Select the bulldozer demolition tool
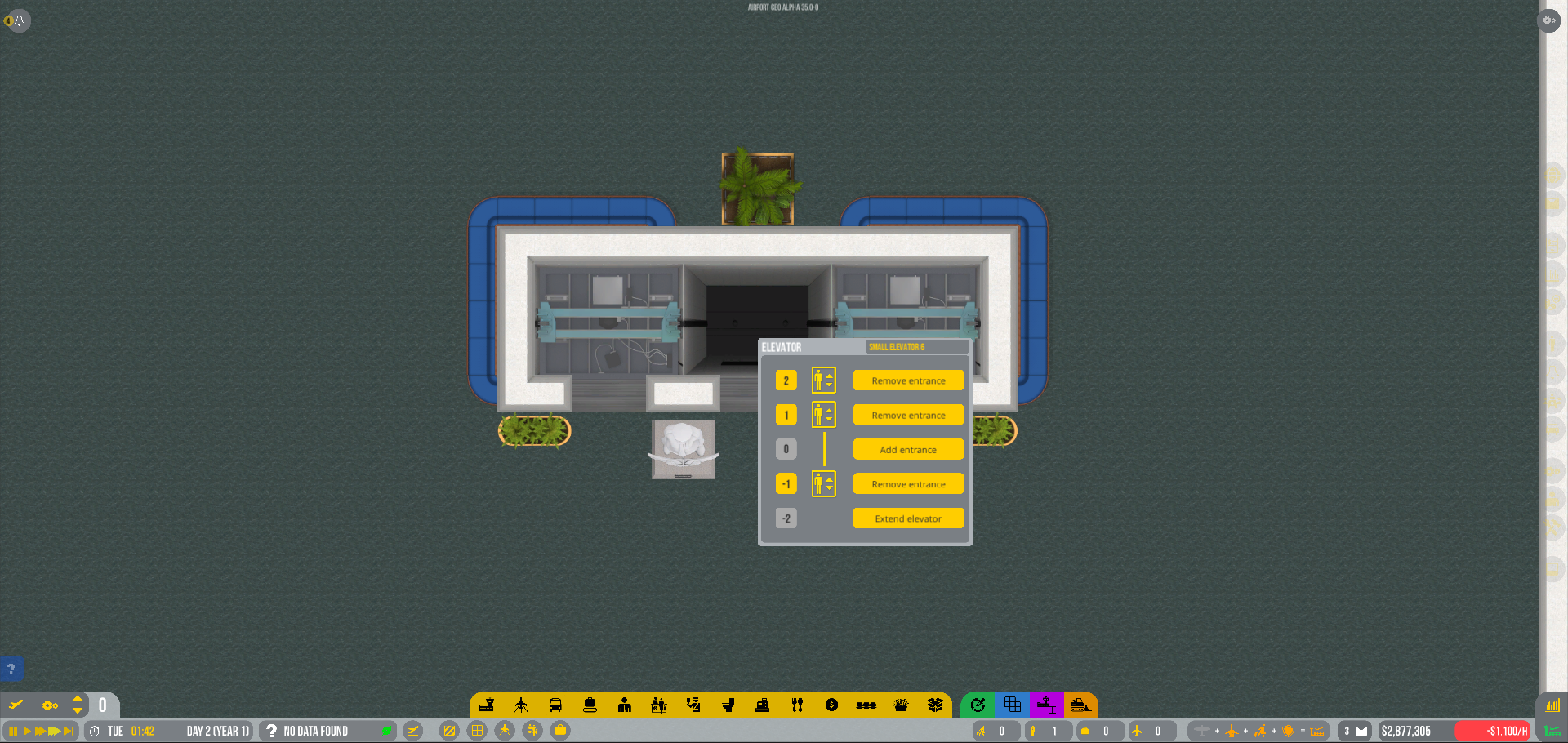1568x743 pixels. 1081,705
